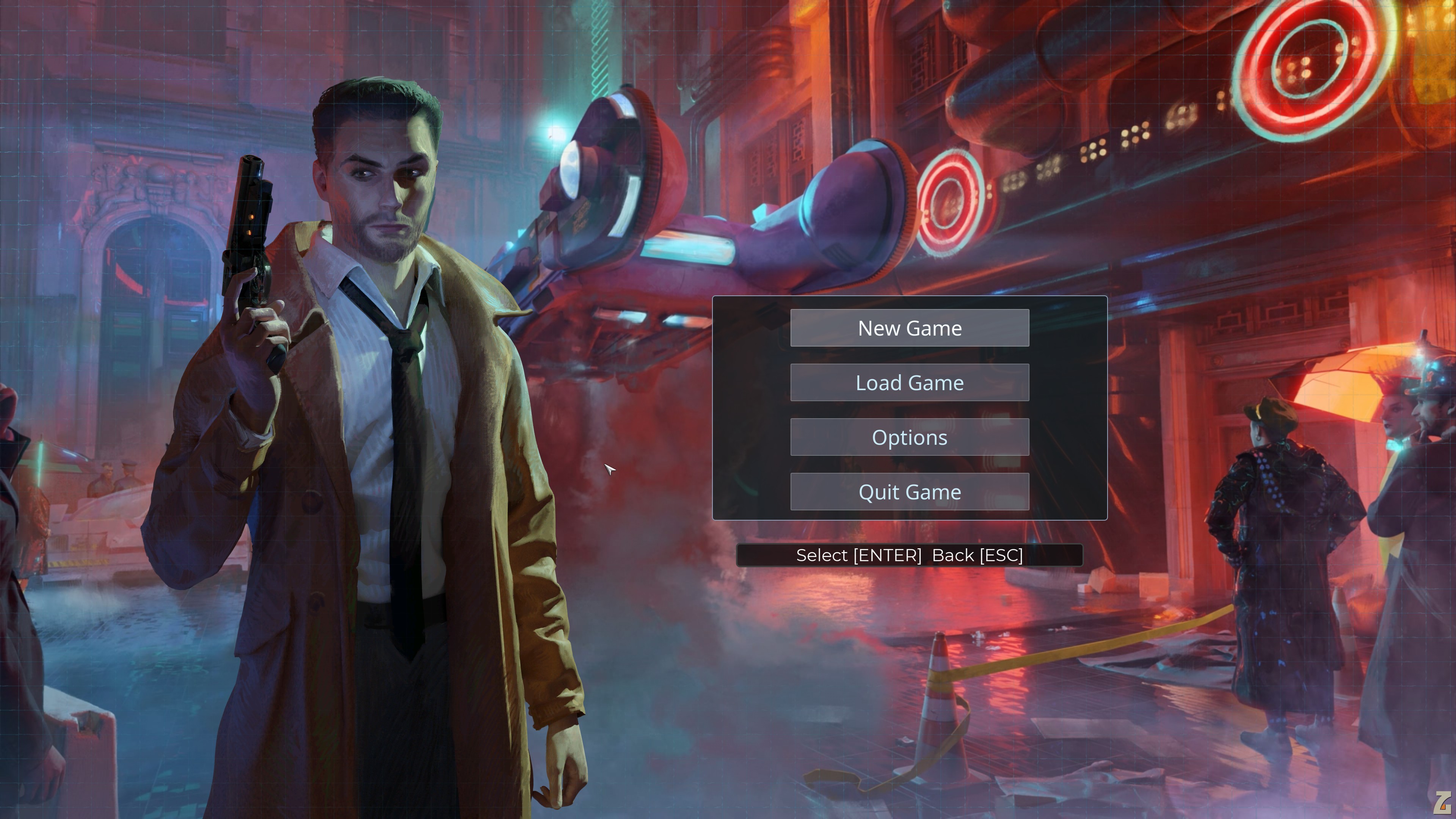Start a New Game
The width and height of the screenshot is (1456, 819).
tap(910, 328)
